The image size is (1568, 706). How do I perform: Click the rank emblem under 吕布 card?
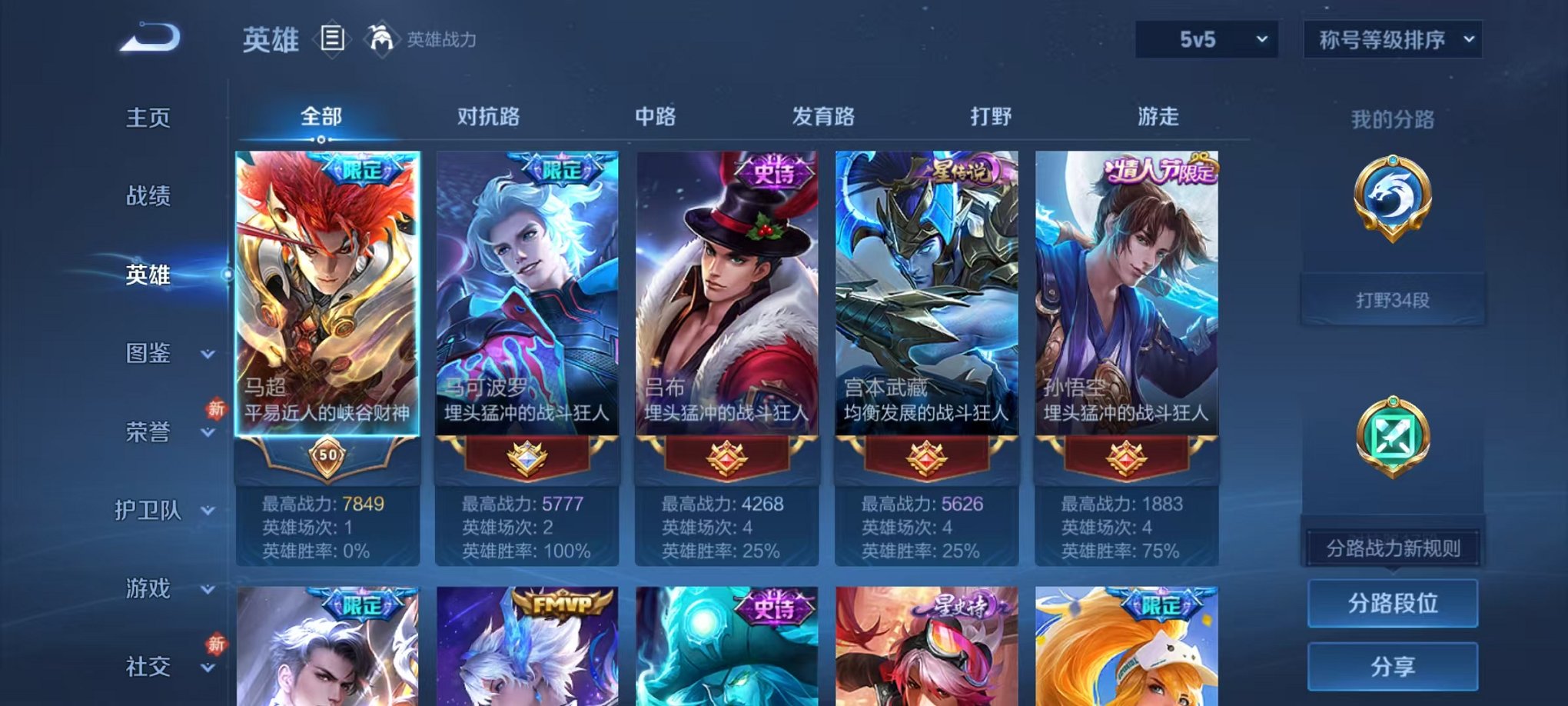[x=726, y=455]
